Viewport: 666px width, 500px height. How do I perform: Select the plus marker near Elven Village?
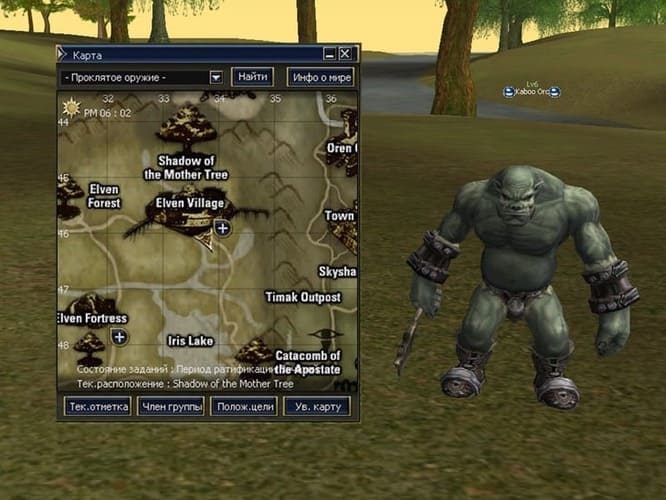tap(222, 229)
